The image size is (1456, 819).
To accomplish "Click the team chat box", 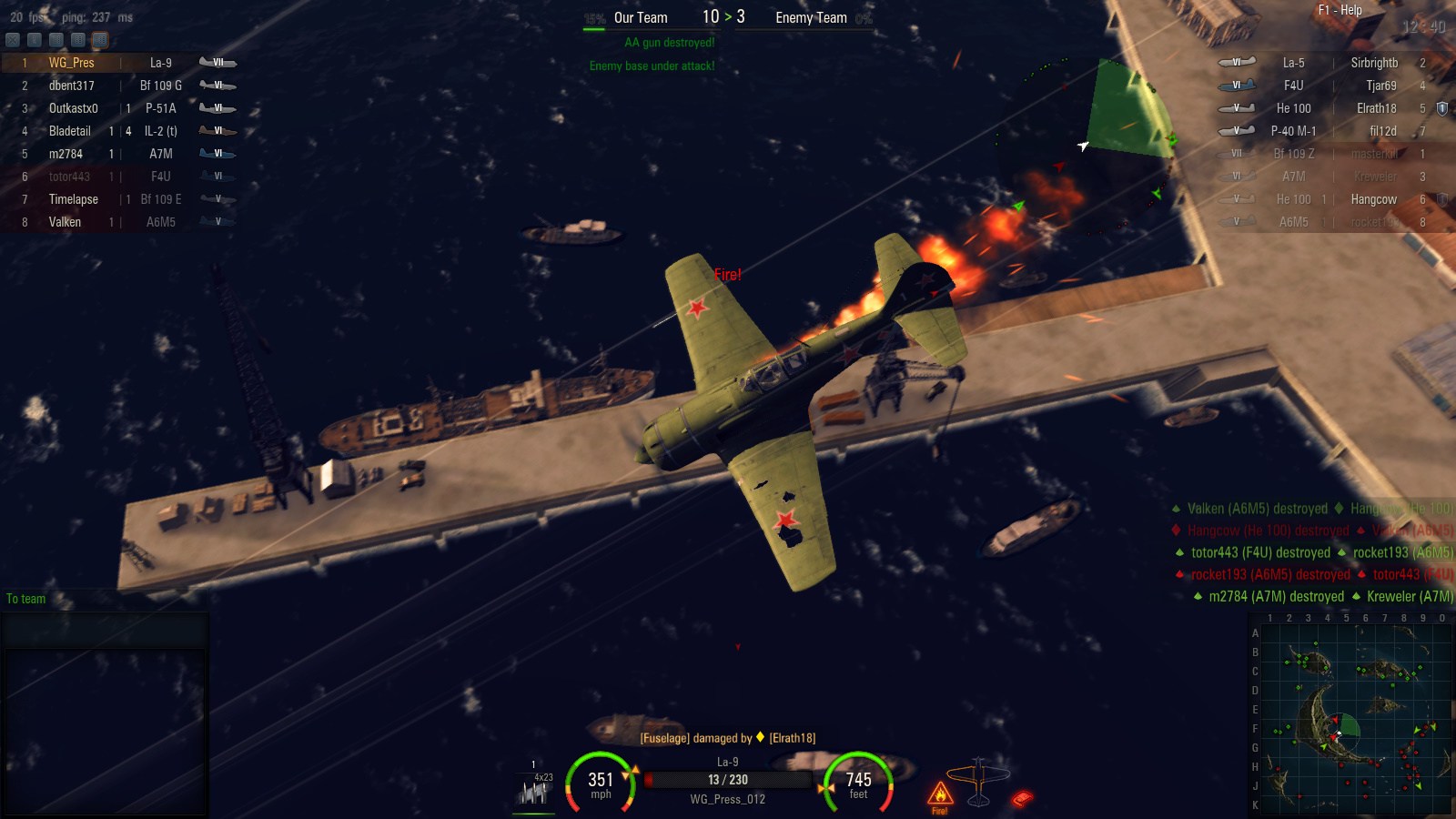I will 105,630.
